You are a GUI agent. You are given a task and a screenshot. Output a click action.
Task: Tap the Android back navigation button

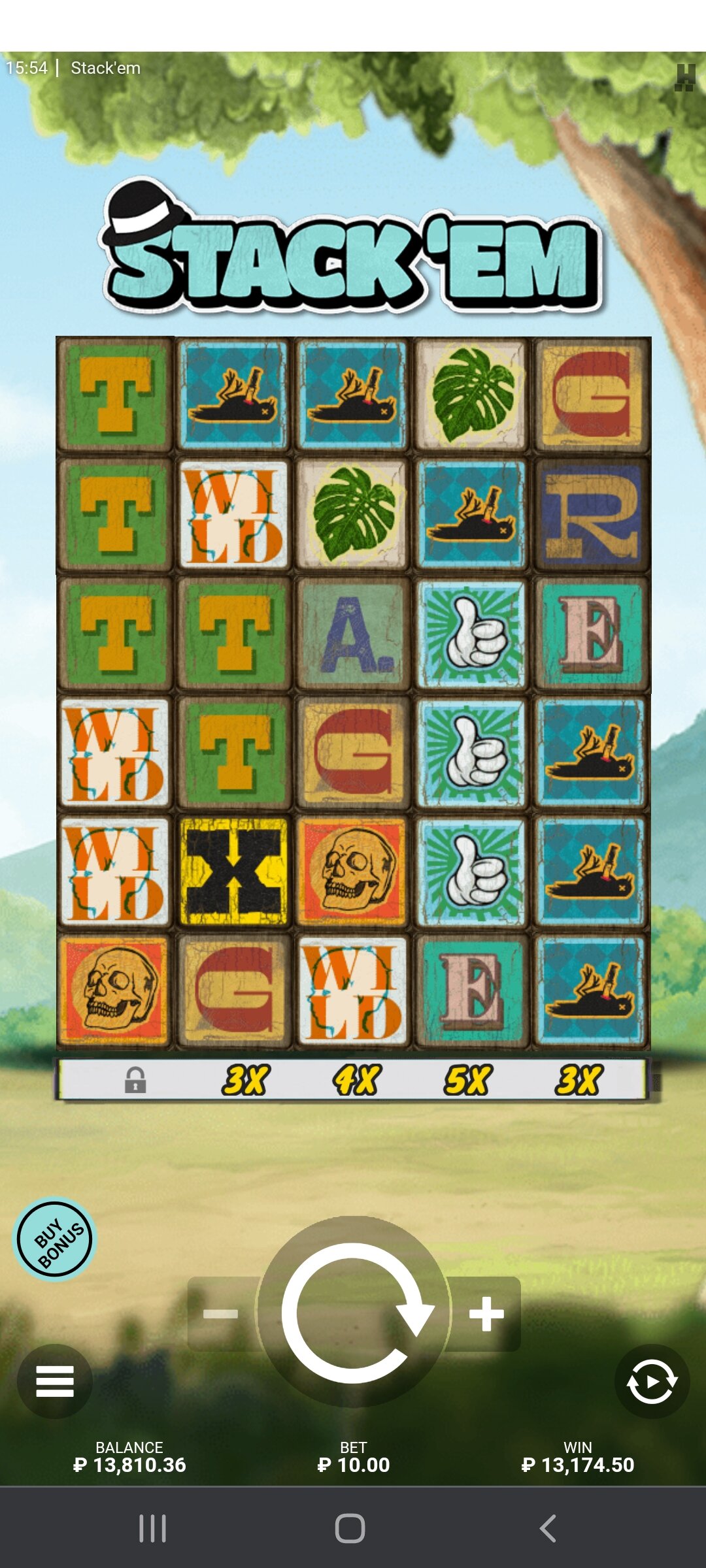(x=548, y=1529)
